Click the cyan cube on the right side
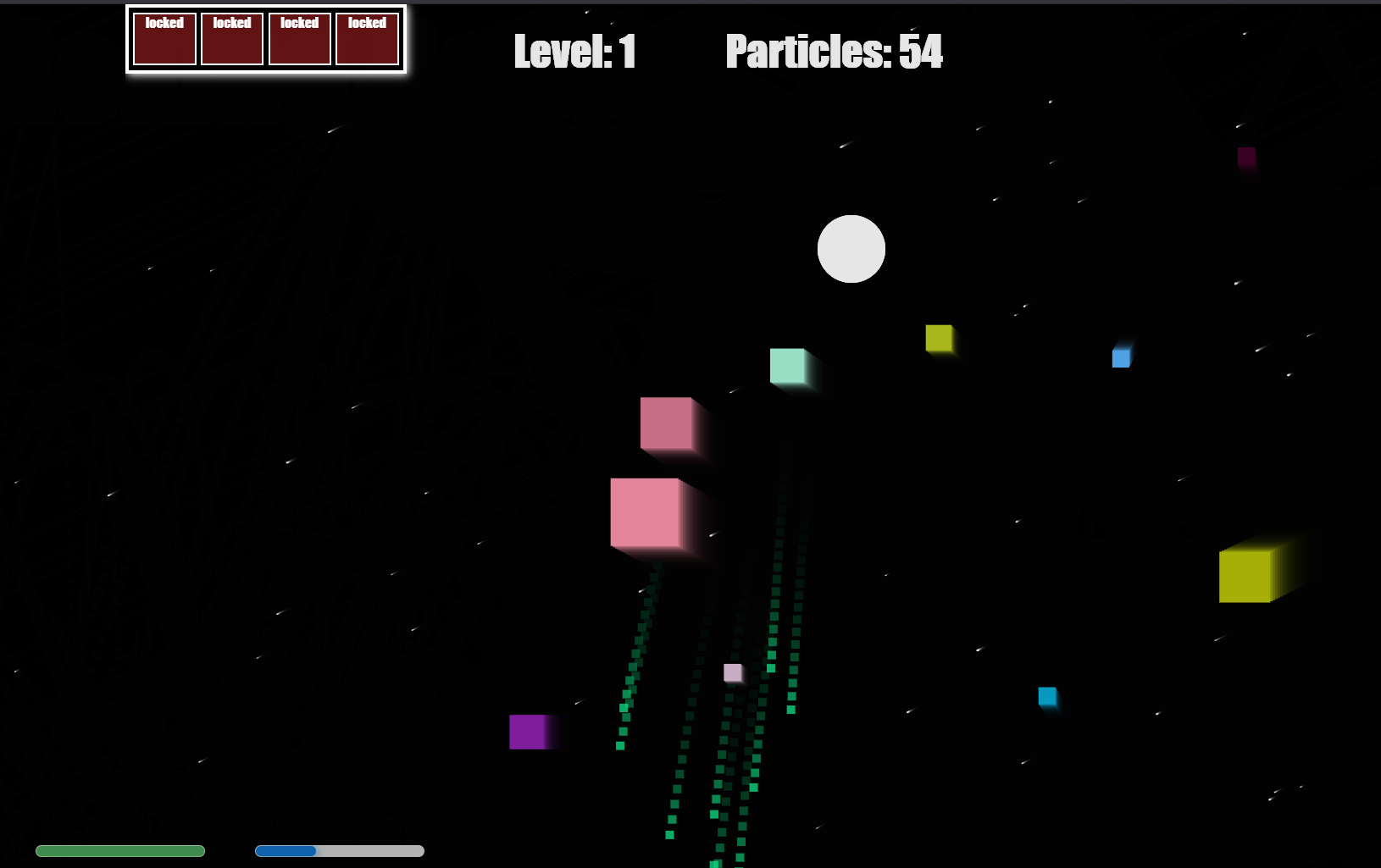 (1049, 697)
